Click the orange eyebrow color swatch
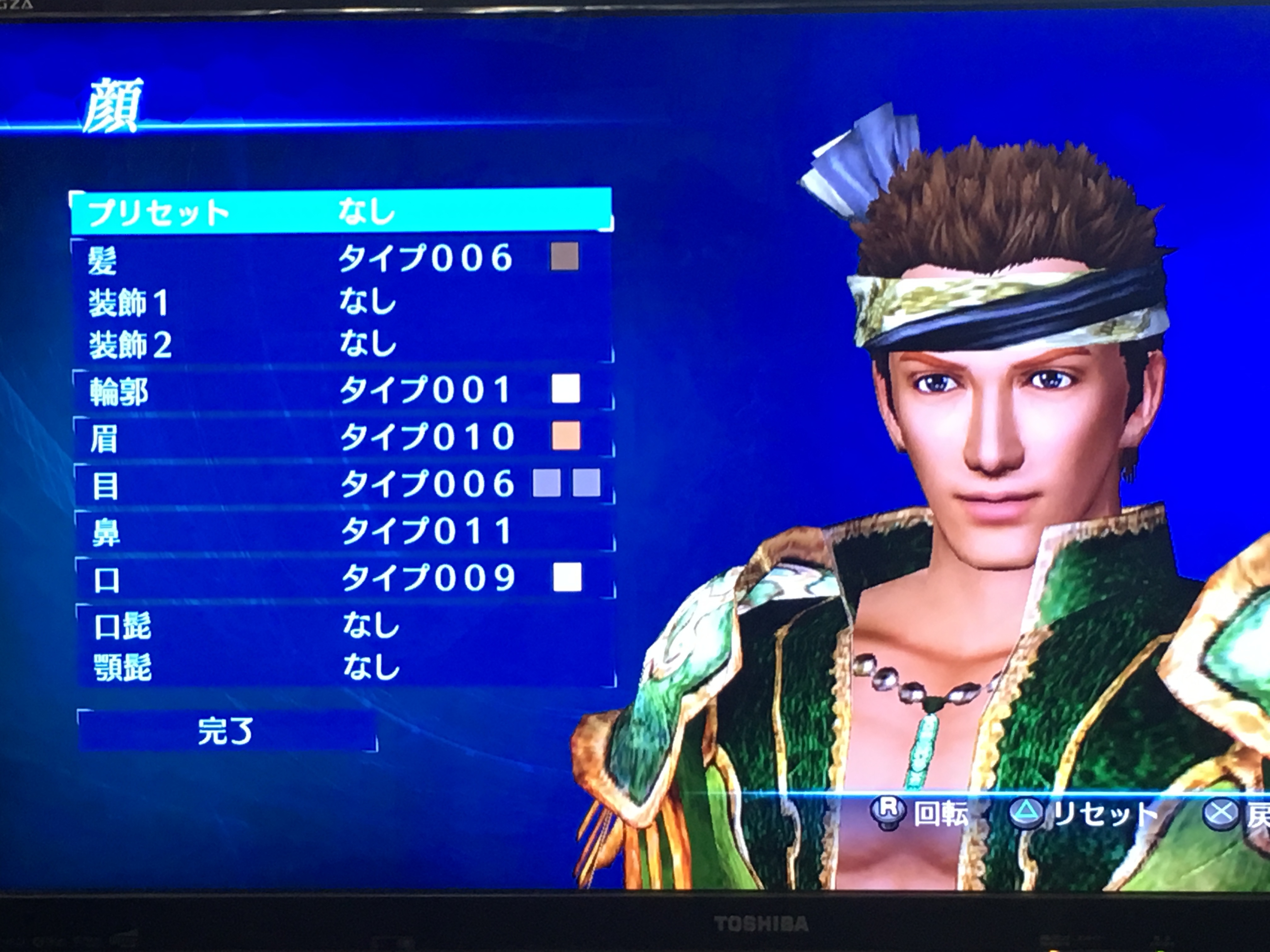Image resolution: width=1270 pixels, height=952 pixels. (566, 436)
